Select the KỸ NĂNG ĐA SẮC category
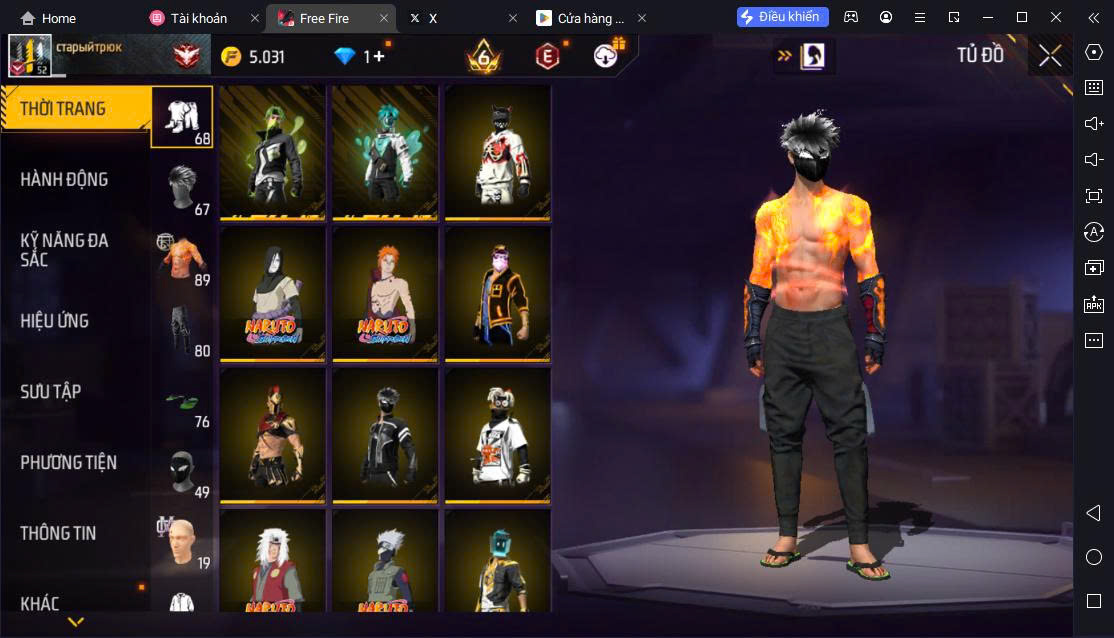Screen dimensions: 1114x638 click(65, 250)
